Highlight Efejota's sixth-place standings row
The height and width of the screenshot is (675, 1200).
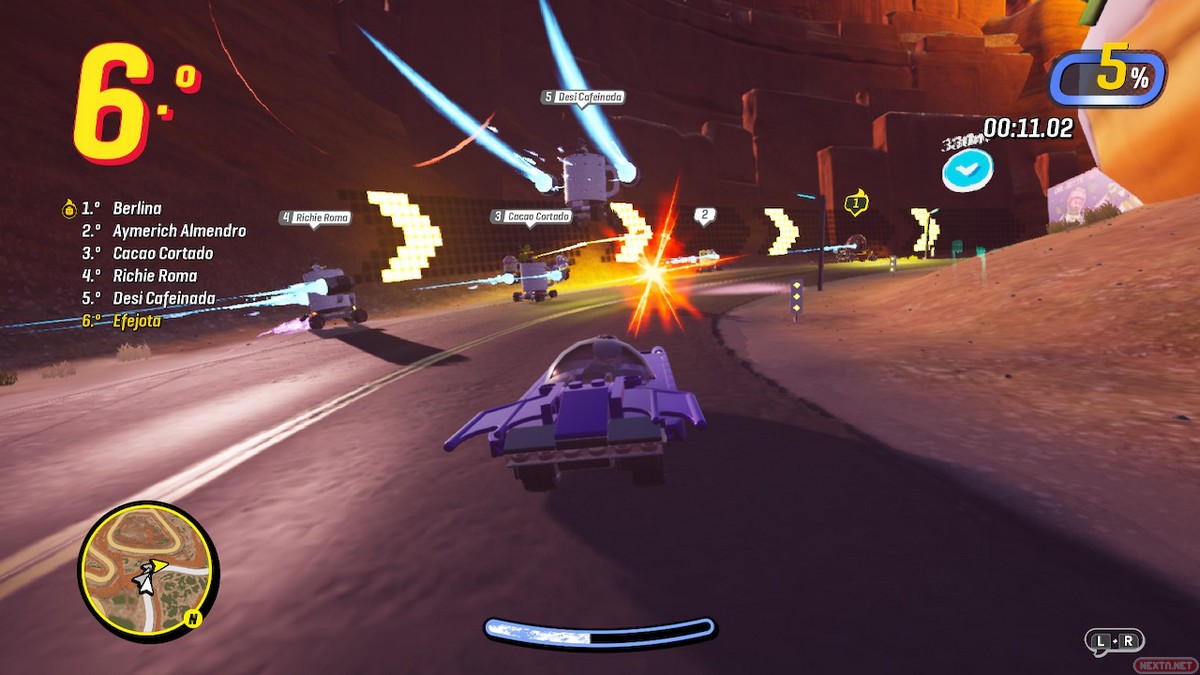click(x=137, y=321)
